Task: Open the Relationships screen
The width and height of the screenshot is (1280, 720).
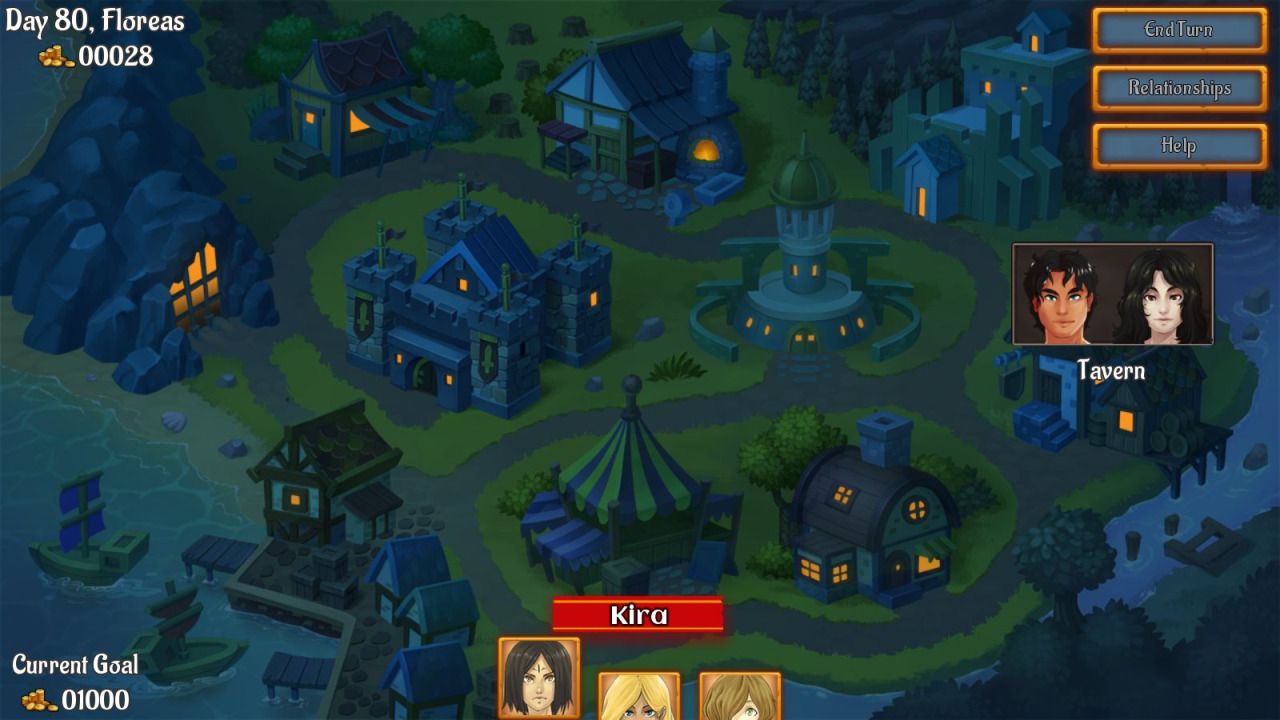Action: pos(1178,88)
